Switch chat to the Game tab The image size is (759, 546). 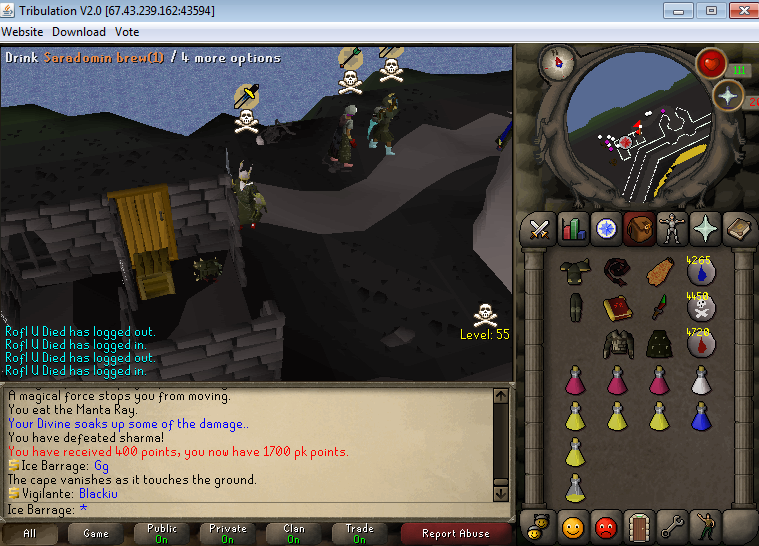pyautogui.click(x=95, y=533)
